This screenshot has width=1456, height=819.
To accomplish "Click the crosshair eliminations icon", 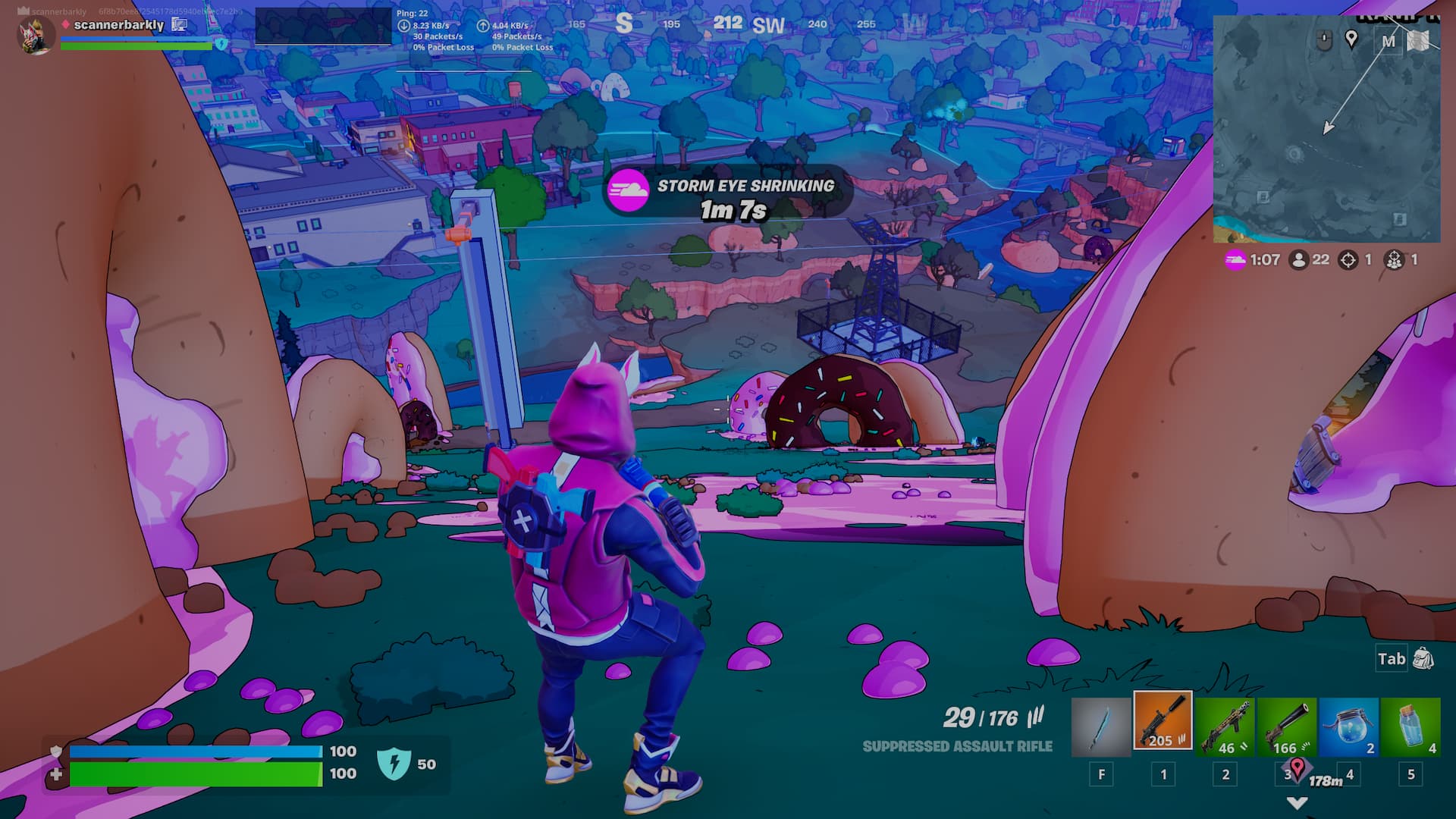I will (1348, 260).
